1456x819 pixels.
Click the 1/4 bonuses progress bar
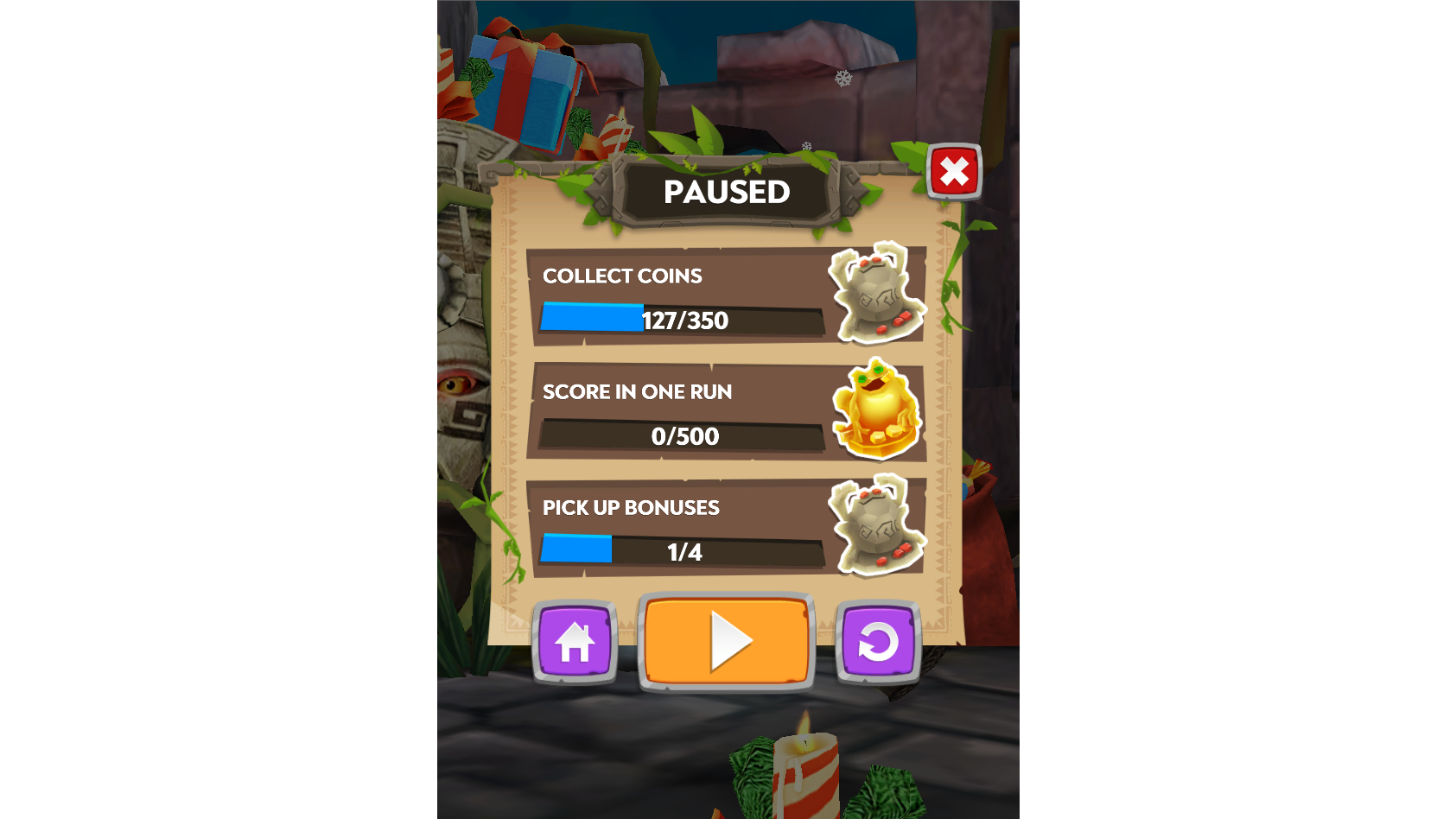(x=683, y=552)
